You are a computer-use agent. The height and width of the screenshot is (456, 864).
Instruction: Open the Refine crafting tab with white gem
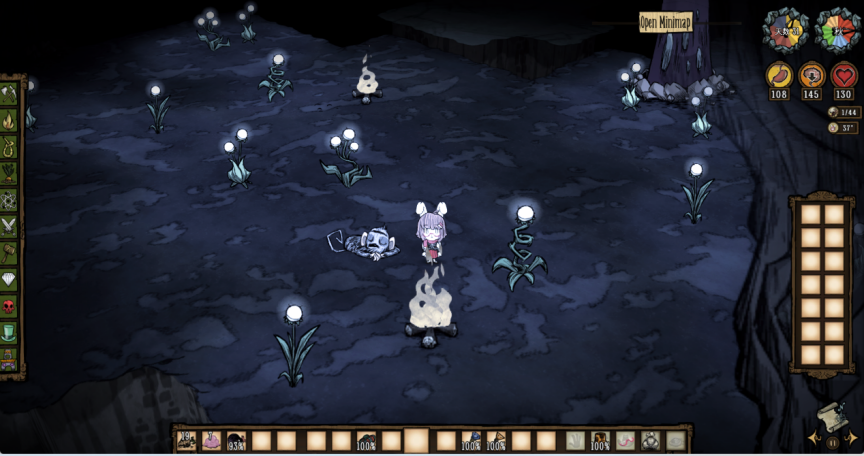point(9,279)
